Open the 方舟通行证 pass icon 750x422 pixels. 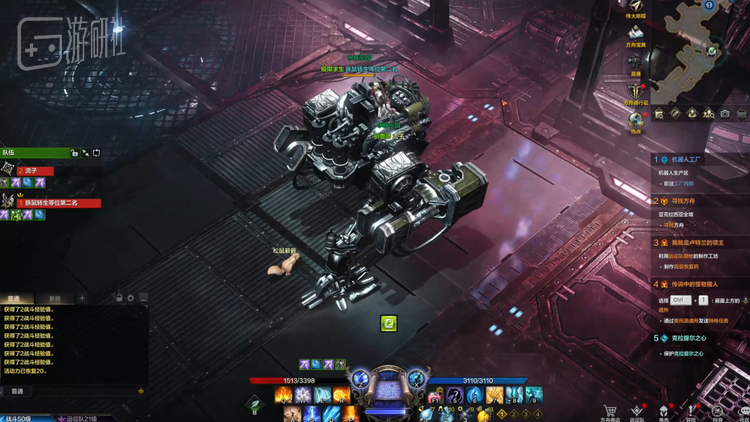(x=635, y=91)
